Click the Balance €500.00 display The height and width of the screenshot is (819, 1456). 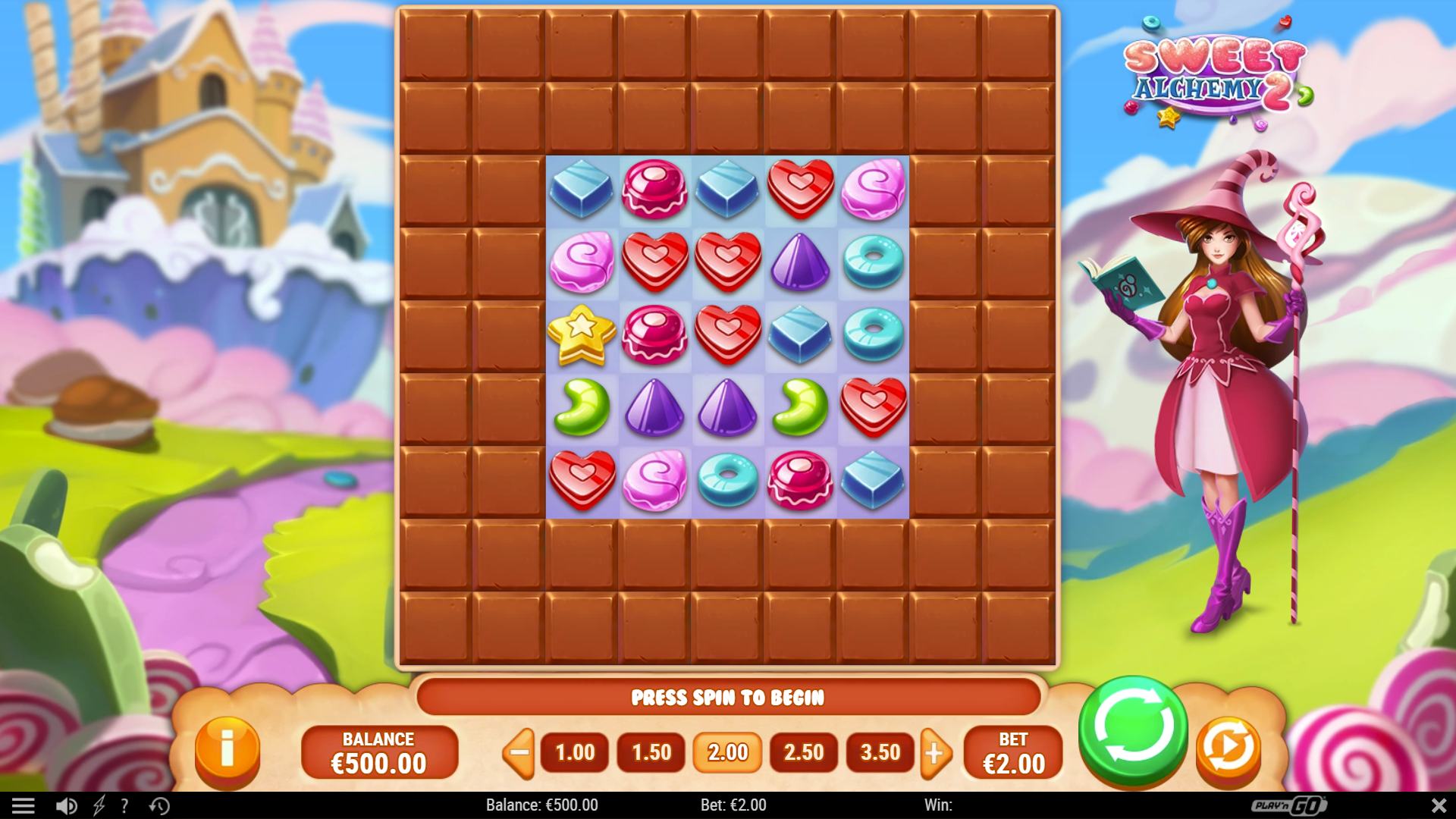[x=379, y=752]
